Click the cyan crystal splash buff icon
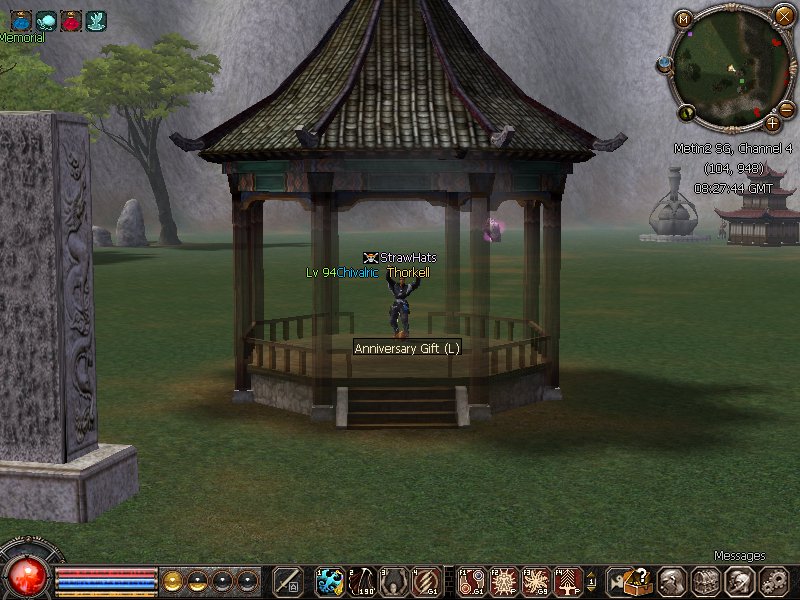The height and width of the screenshot is (600, 800). coord(96,20)
